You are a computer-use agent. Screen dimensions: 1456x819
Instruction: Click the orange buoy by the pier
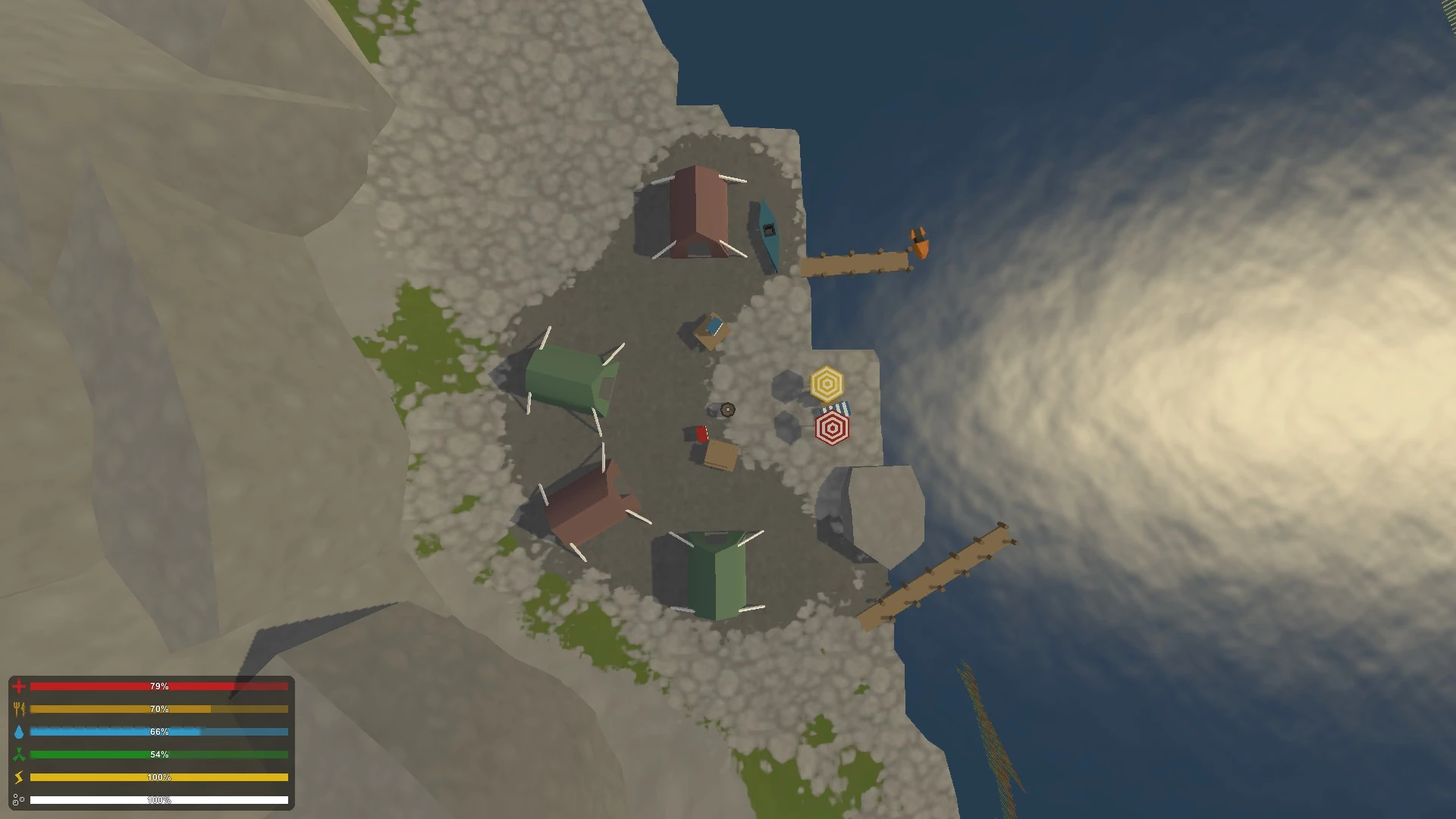919,241
